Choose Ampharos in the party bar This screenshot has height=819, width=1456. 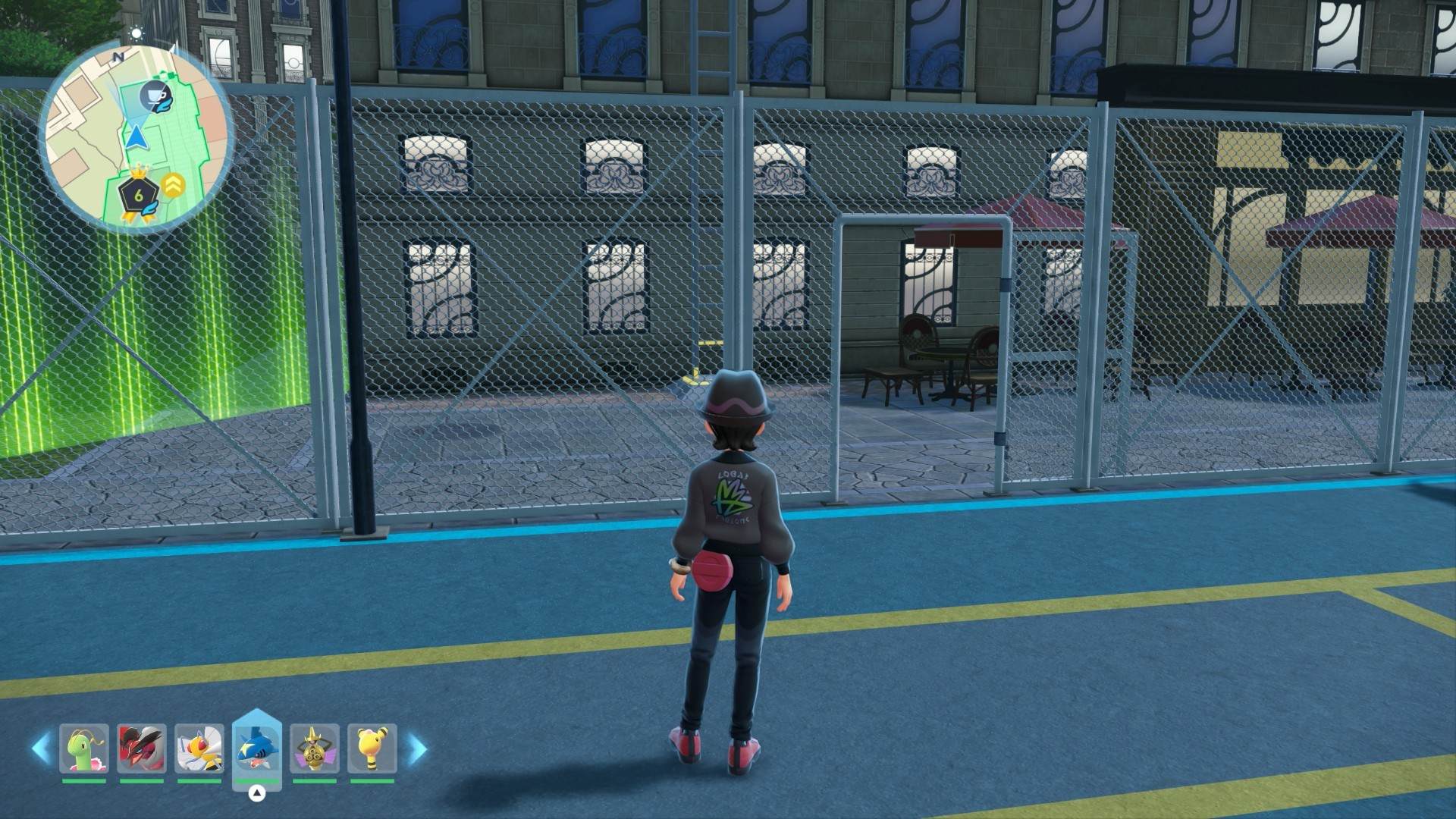pos(372,748)
